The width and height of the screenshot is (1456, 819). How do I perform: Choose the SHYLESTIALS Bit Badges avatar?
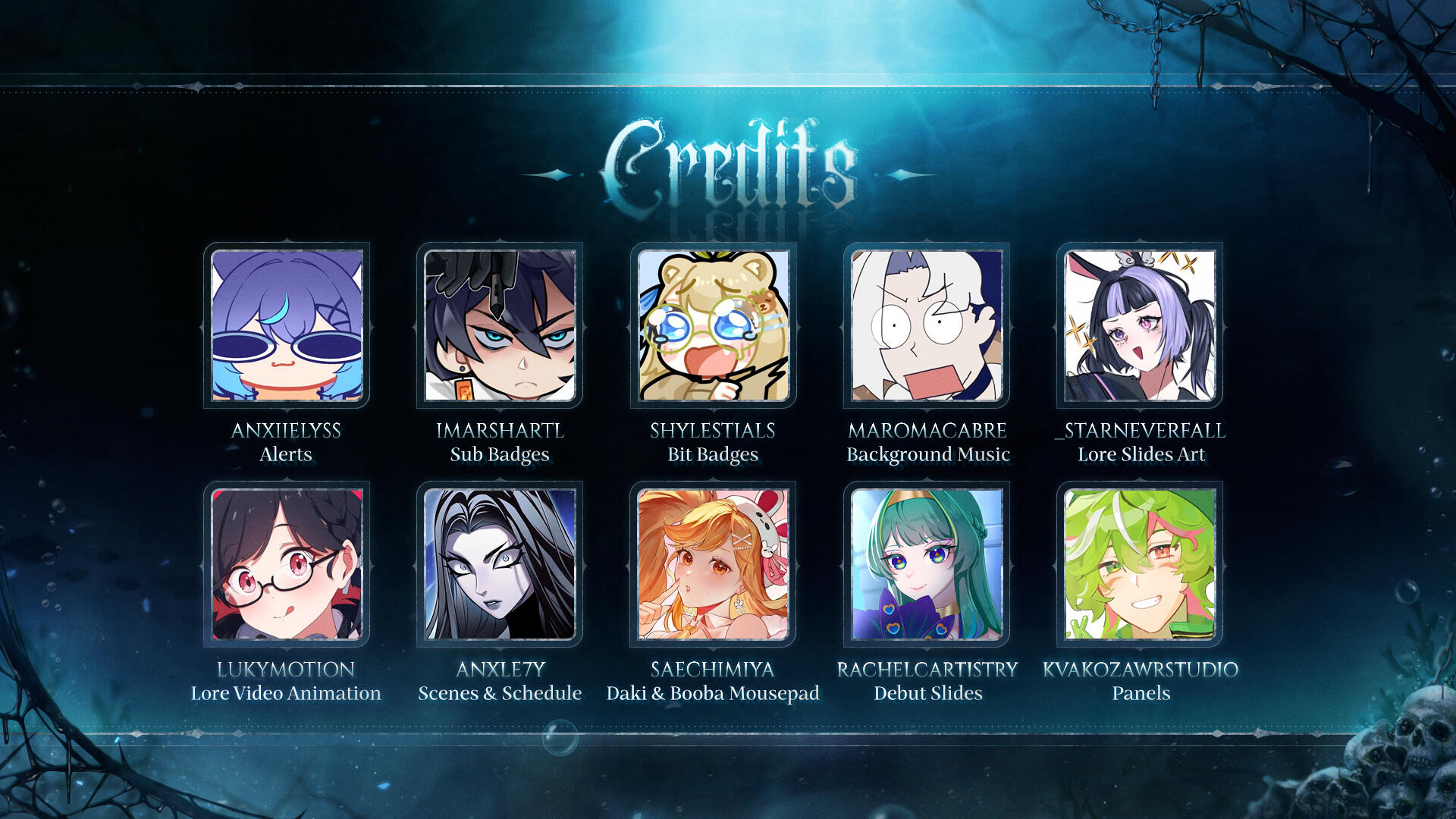pyautogui.click(x=713, y=325)
